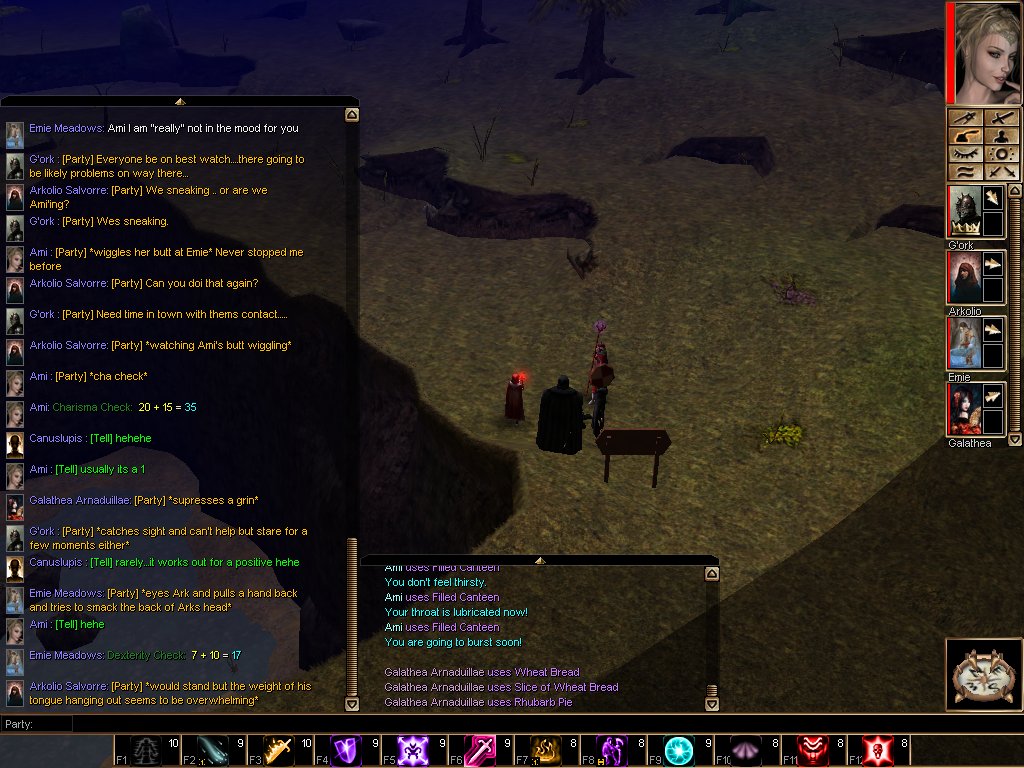Toggle the closed eye rest button

(x=965, y=154)
